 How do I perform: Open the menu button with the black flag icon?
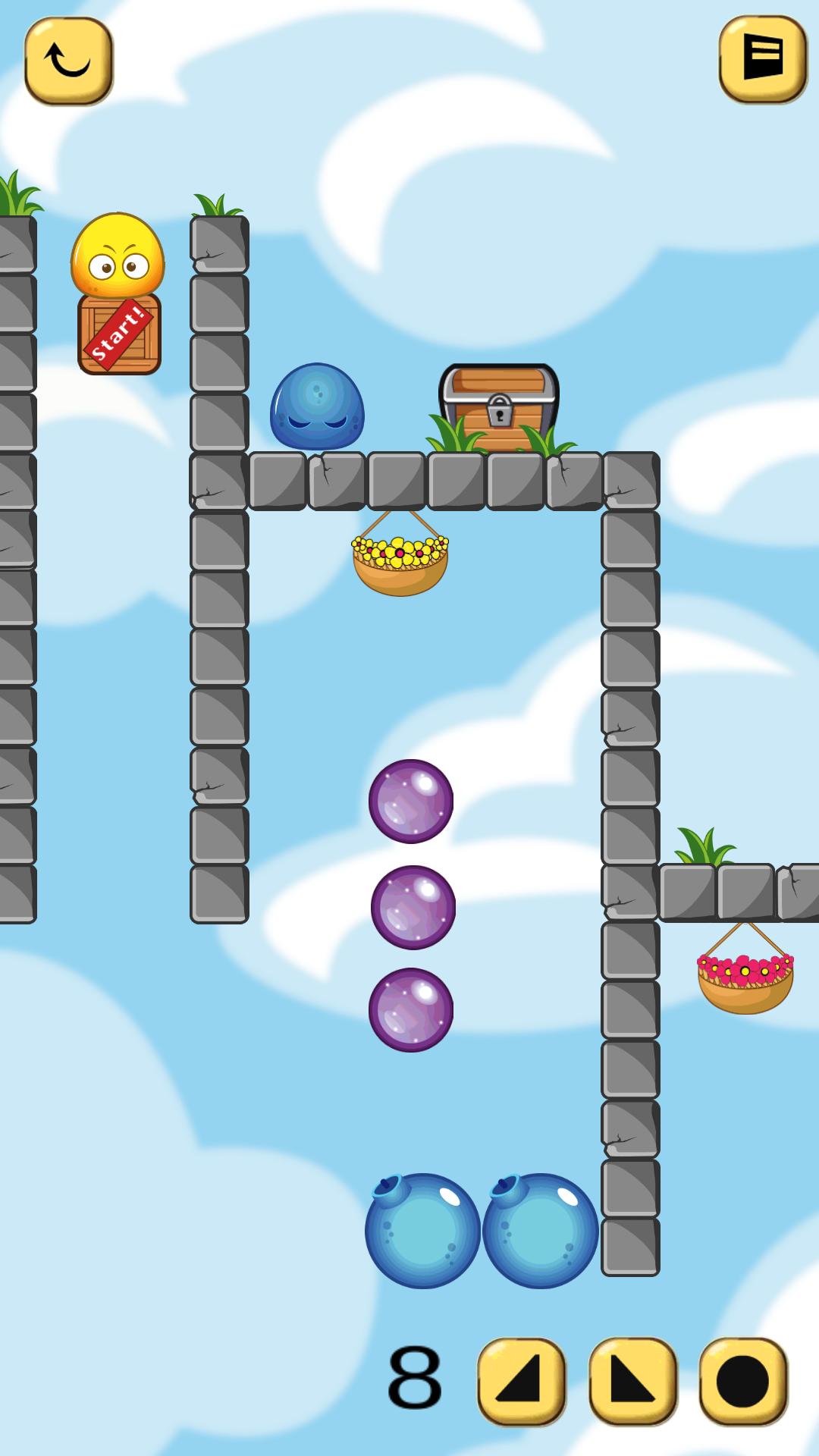pos(762,58)
